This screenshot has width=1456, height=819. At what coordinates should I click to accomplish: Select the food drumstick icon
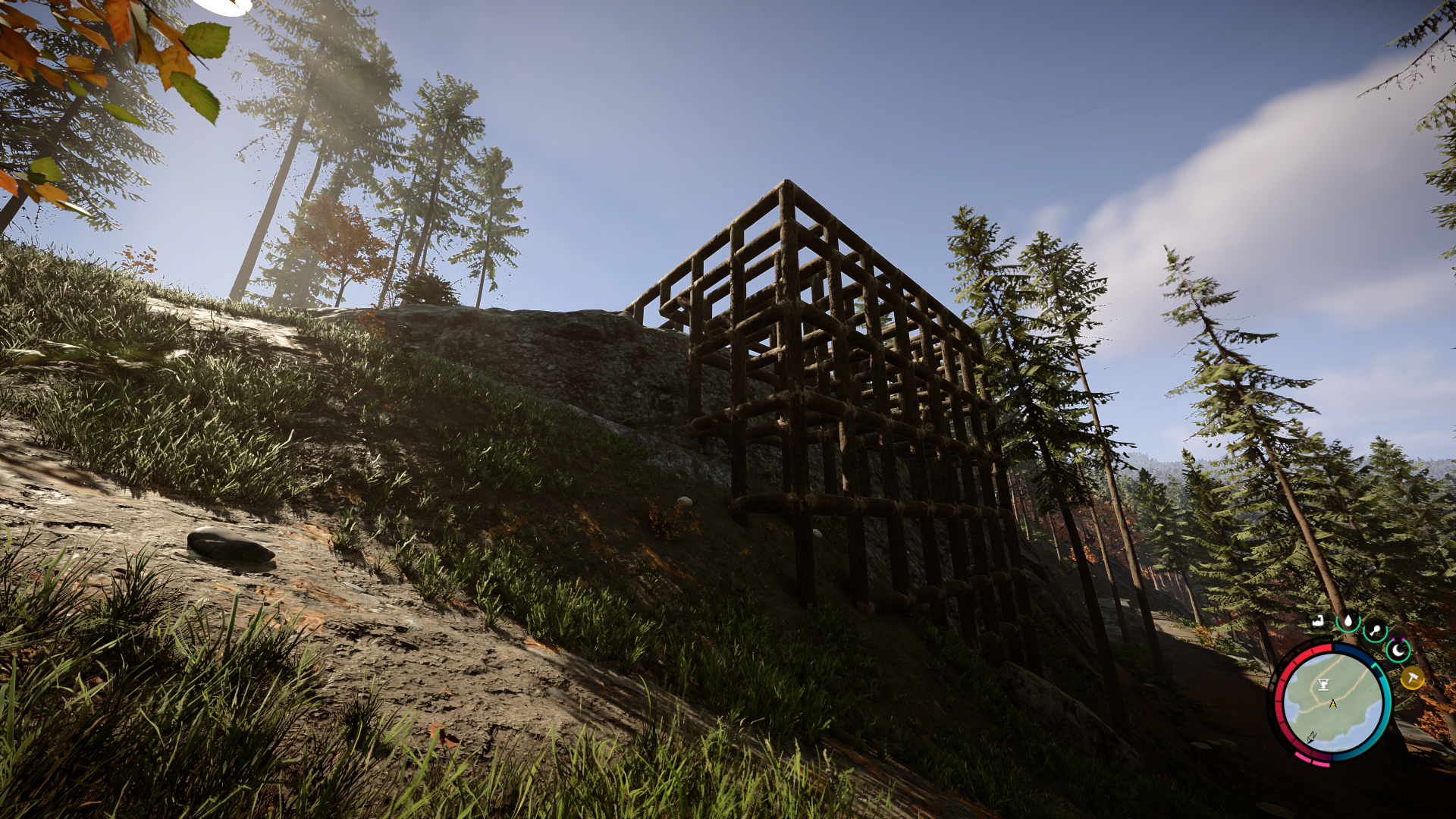tap(1376, 629)
